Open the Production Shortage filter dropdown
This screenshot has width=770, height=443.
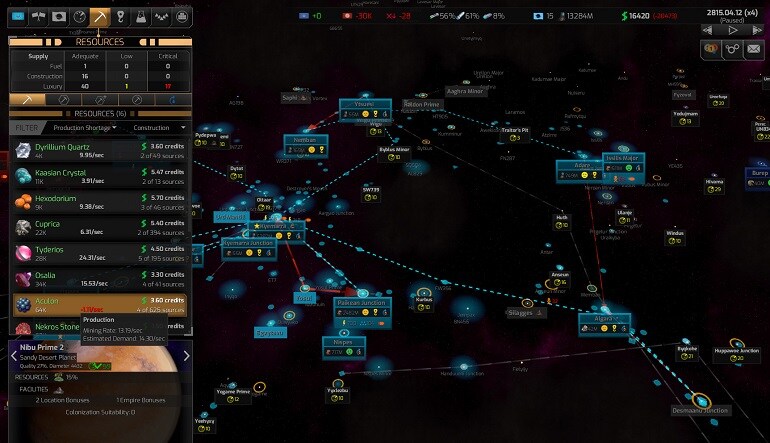[x=83, y=128]
